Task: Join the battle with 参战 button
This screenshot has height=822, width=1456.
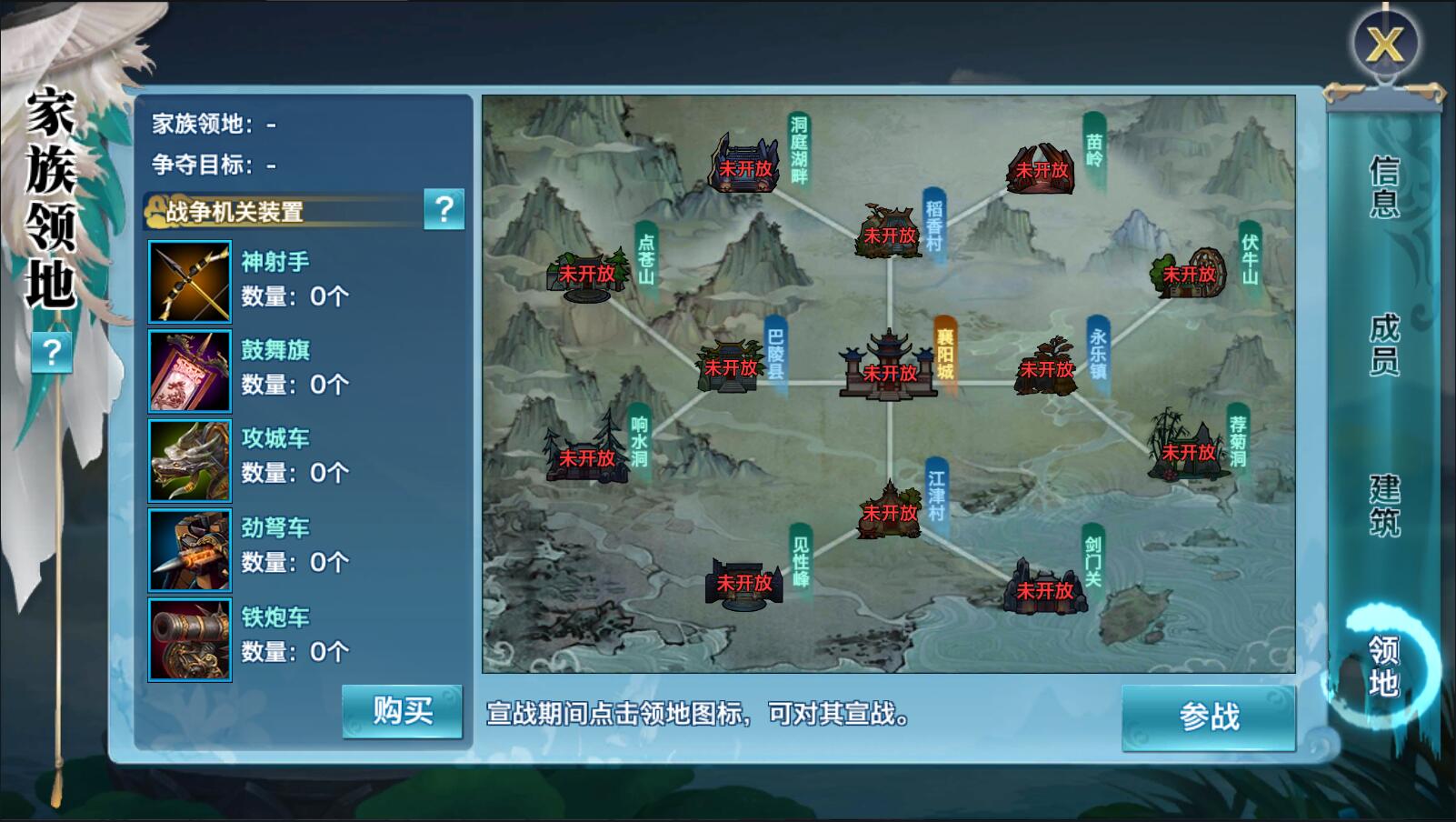Action: pyautogui.click(x=1208, y=717)
